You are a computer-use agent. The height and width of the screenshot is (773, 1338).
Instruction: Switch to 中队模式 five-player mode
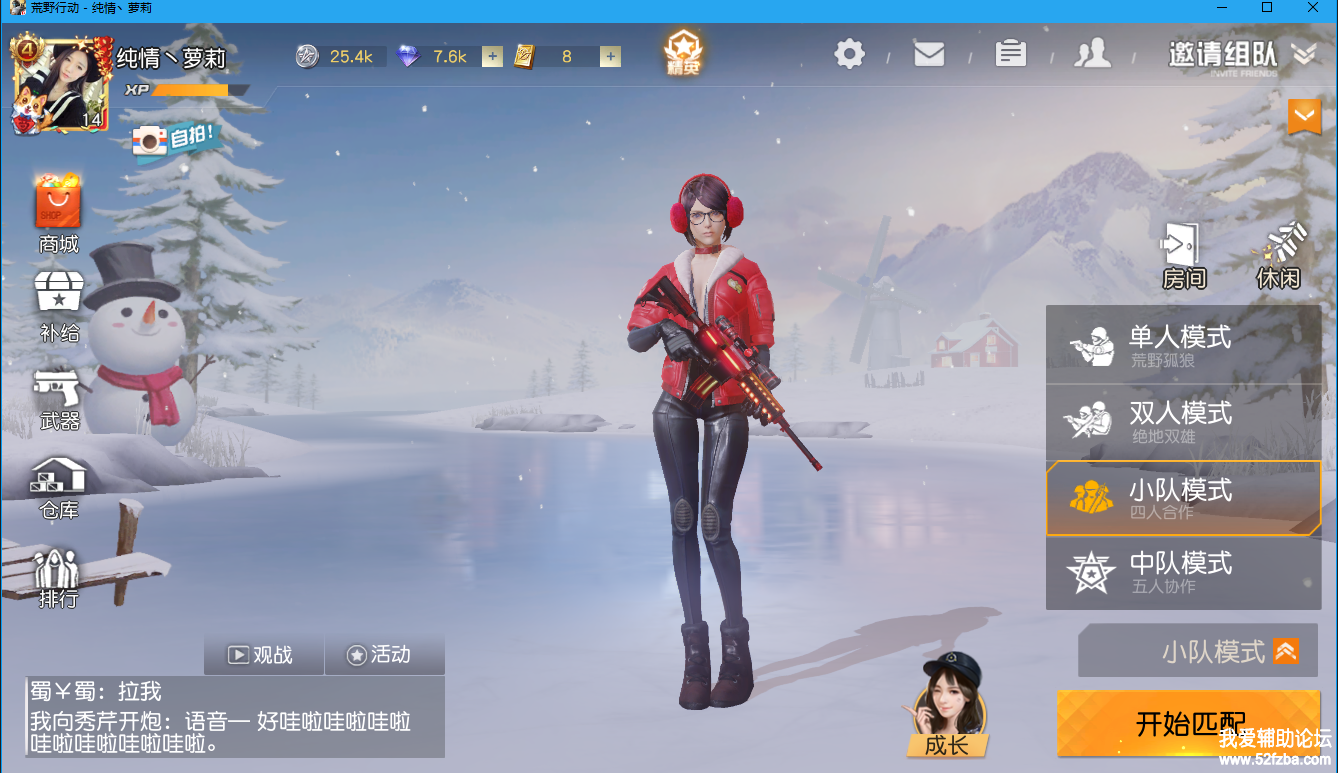pyautogui.click(x=1183, y=572)
